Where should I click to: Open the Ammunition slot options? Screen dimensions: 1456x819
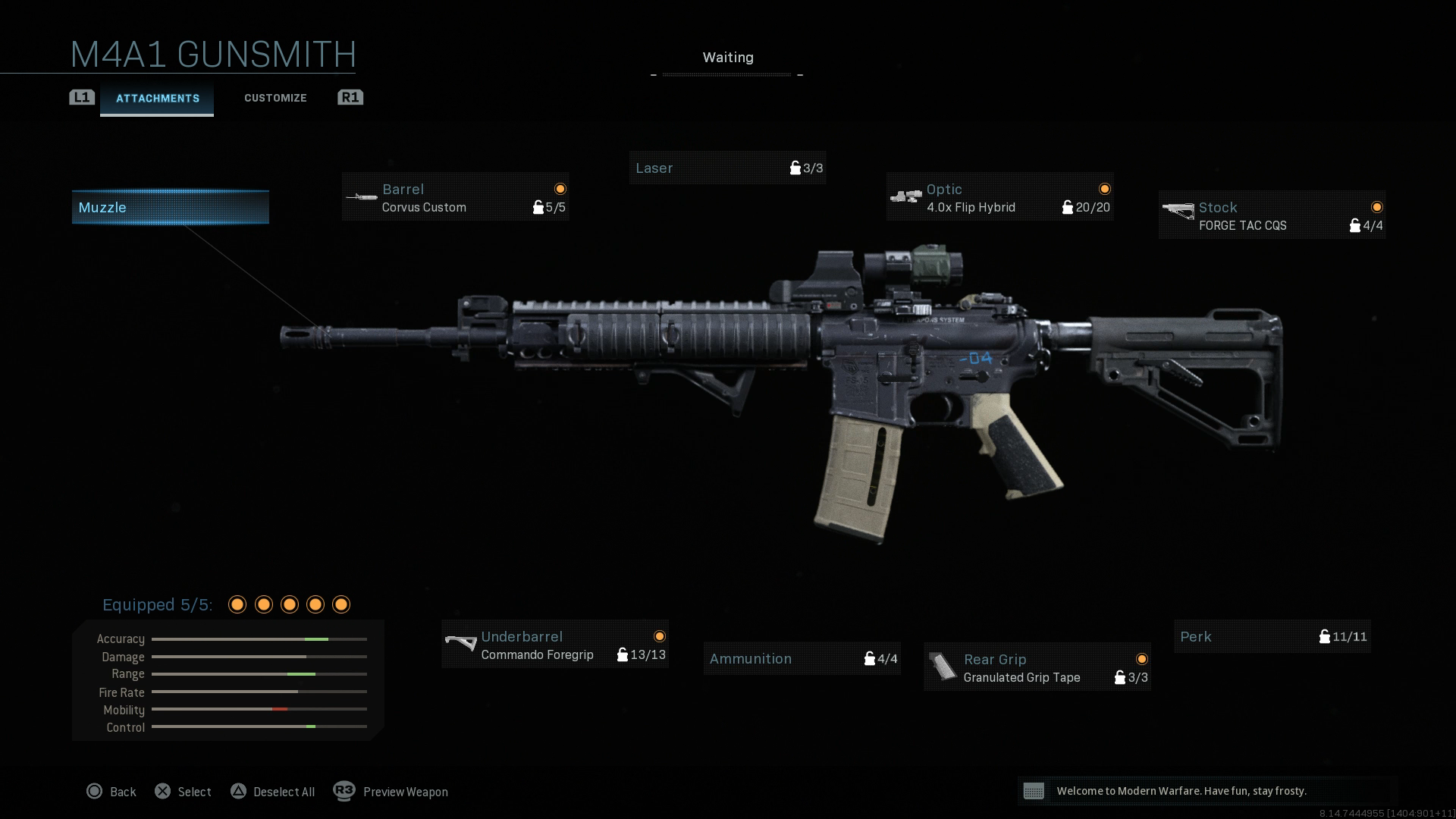coord(802,658)
